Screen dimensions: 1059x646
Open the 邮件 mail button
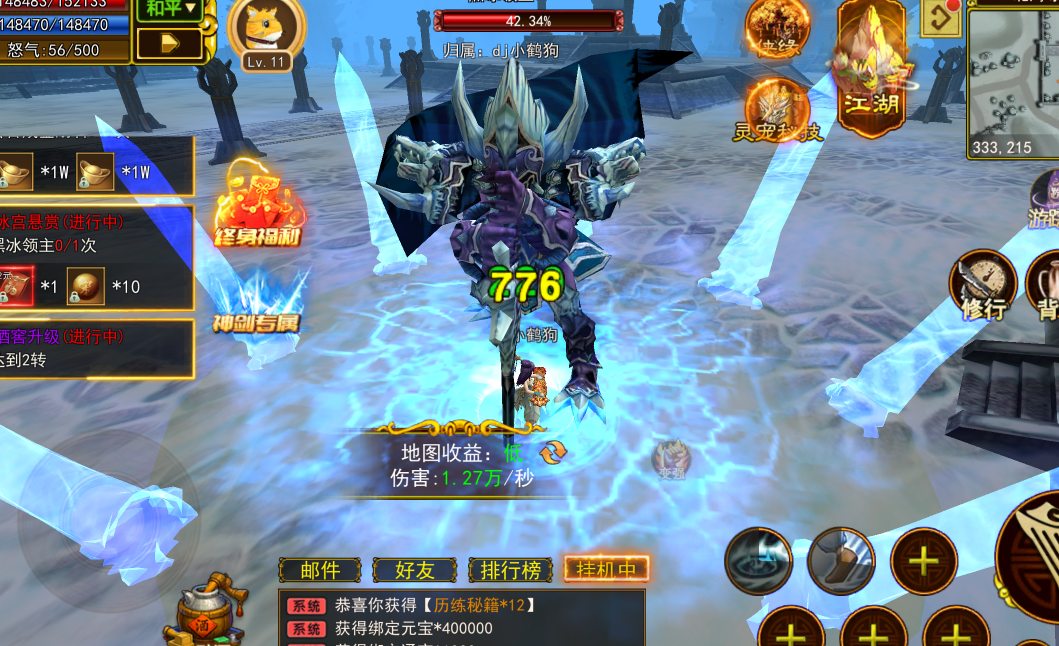[x=320, y=570]
